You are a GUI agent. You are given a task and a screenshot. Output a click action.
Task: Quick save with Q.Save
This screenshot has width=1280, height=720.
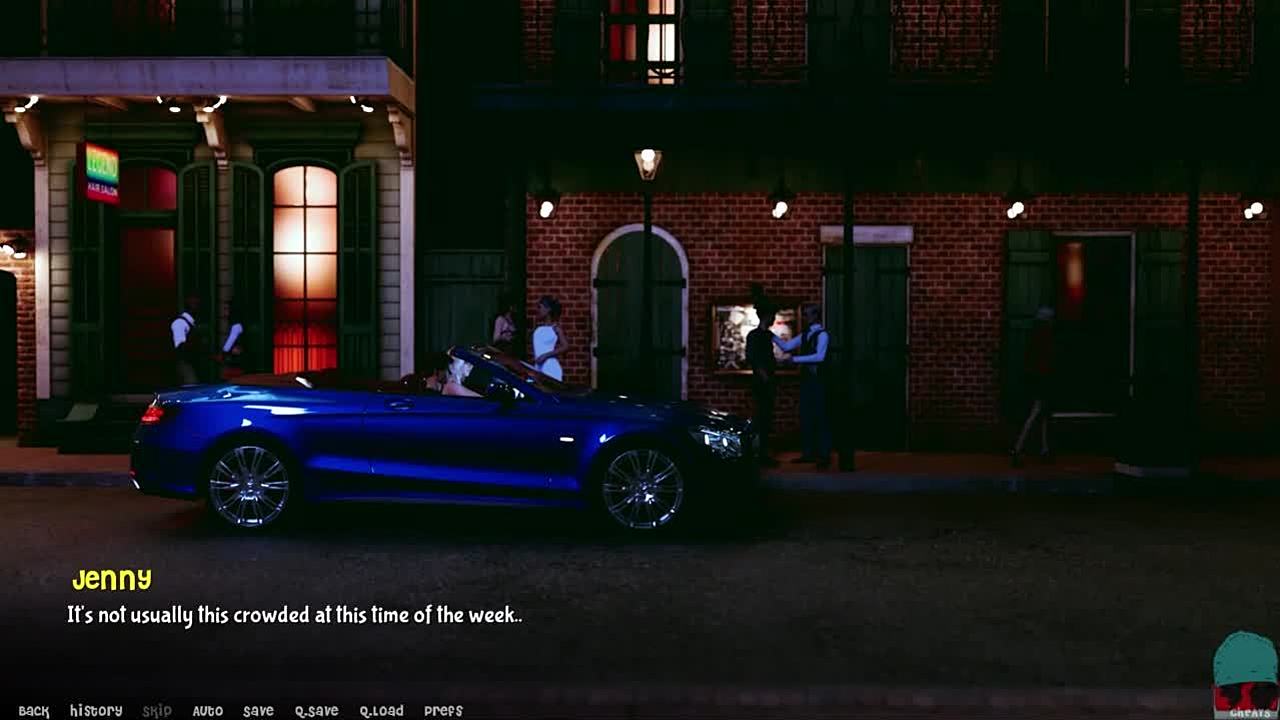(x=316, y=711)
